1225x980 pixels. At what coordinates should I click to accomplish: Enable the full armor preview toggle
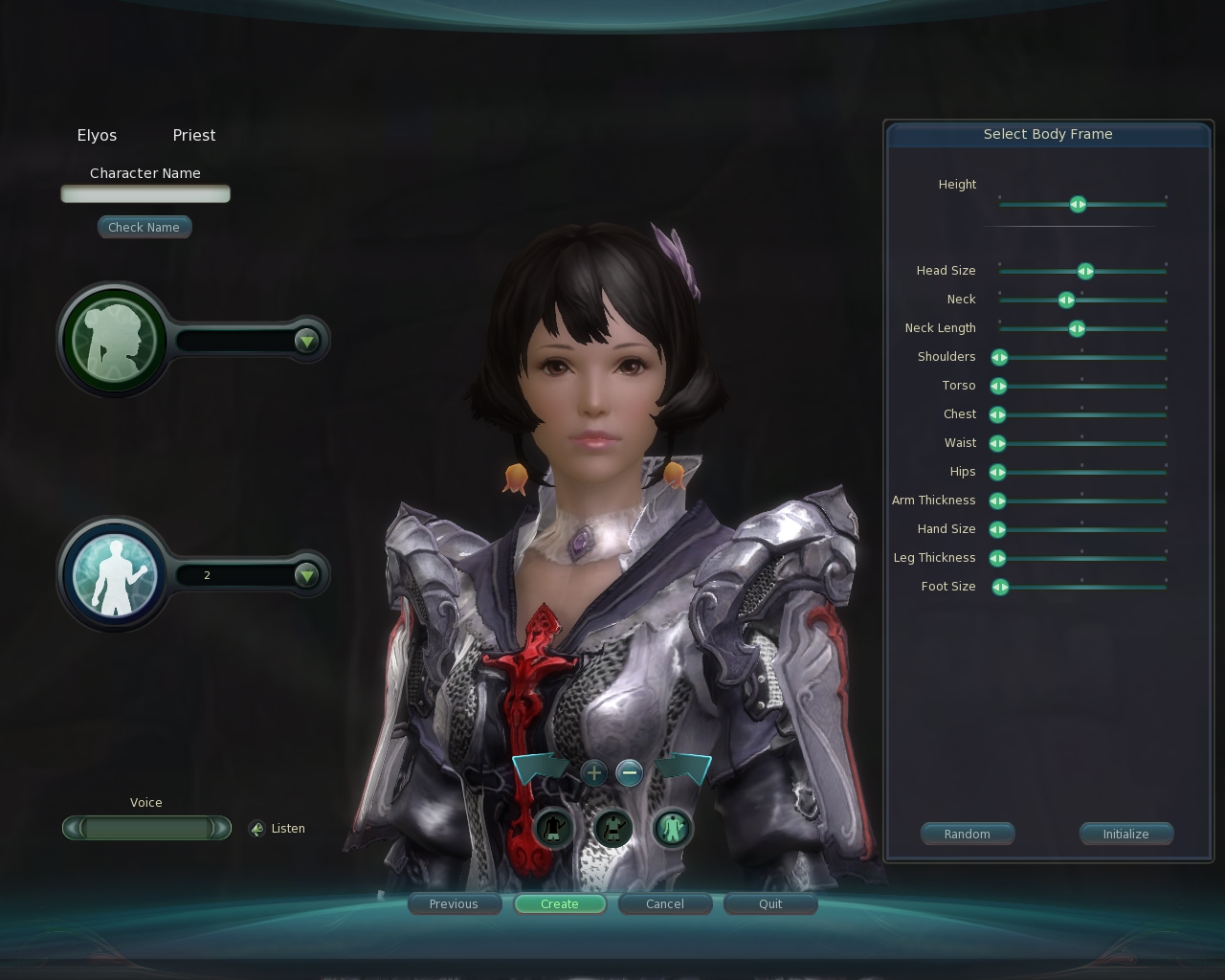[x=672, y=829]
